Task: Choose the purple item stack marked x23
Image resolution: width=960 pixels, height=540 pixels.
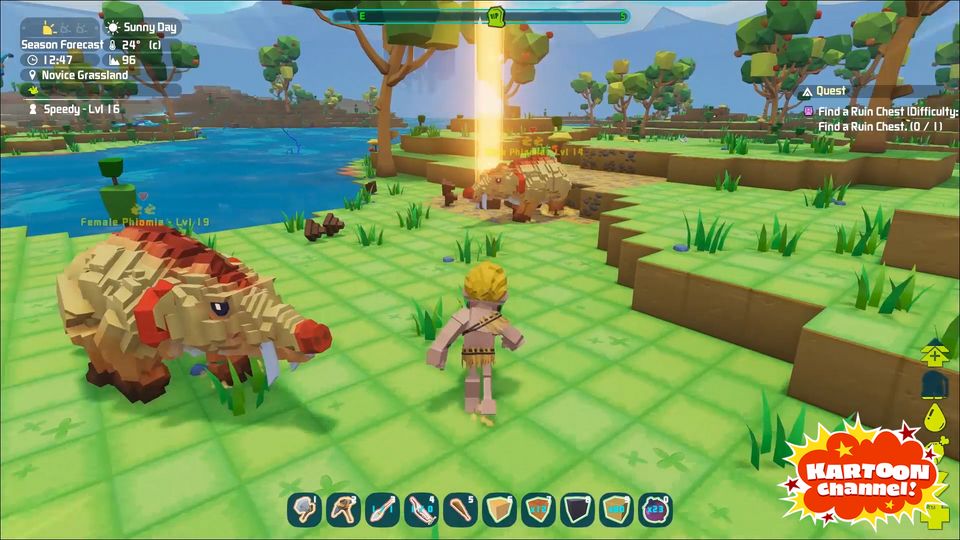Action: coord(655,509)
